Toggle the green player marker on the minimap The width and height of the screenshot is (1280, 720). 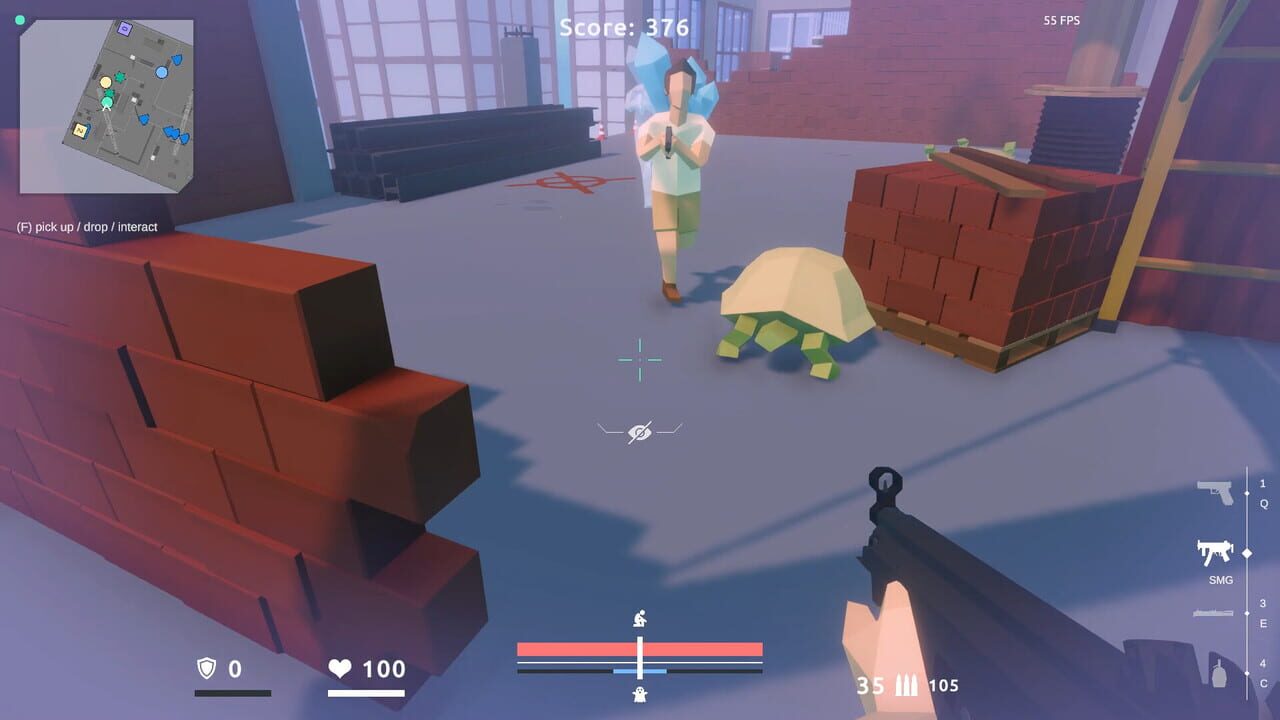[x=107, y=102]
